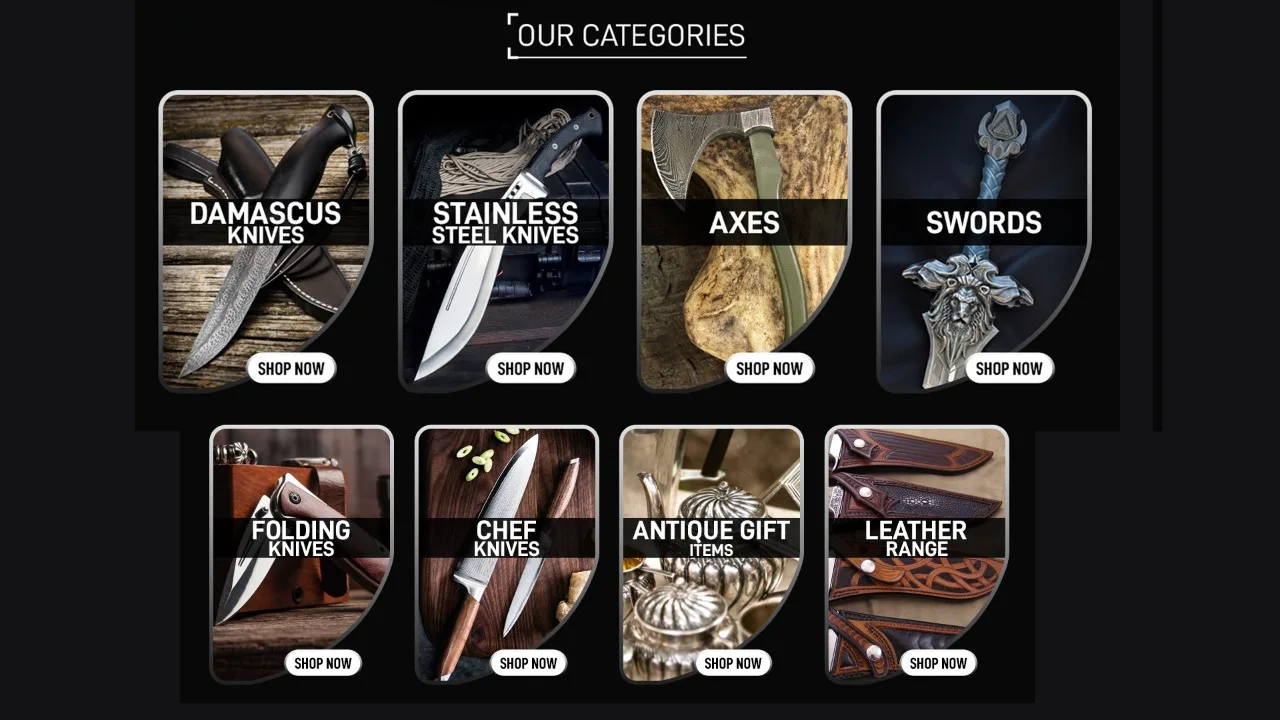Screen dimensions: 1280x720
Task: Click Shop Now on Damascus Knives card
Action: (x=291, y=368)
